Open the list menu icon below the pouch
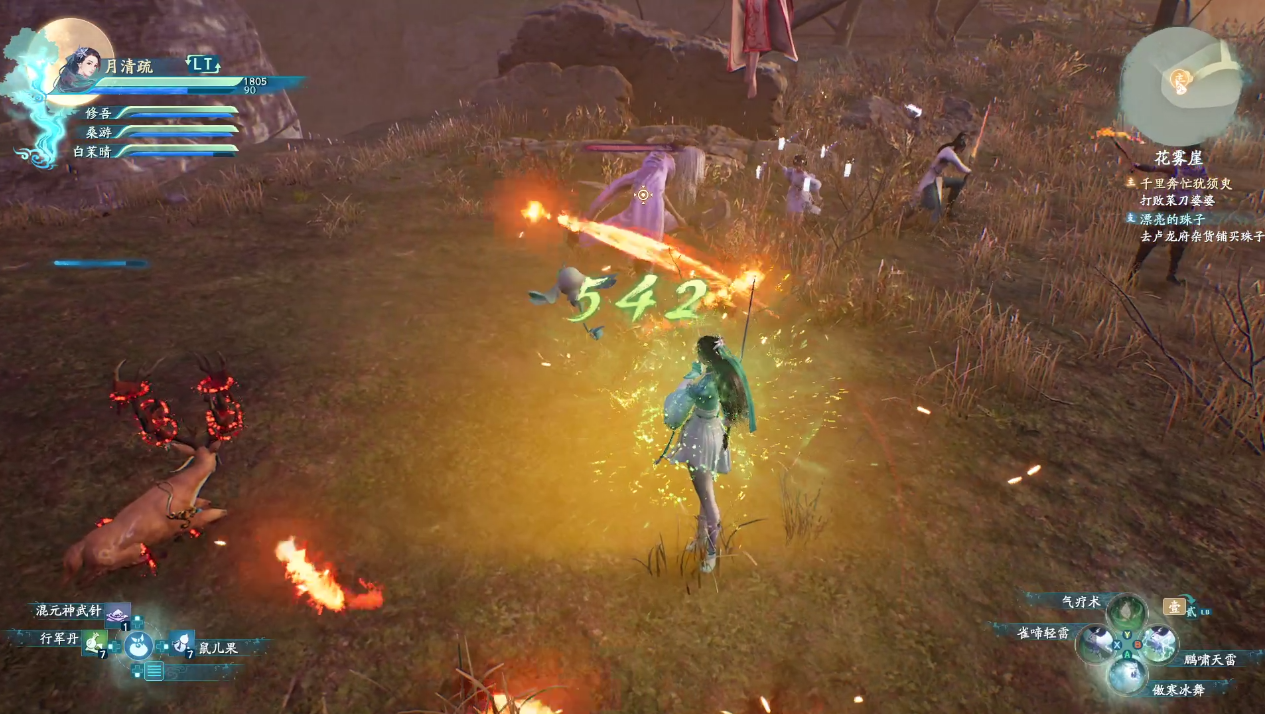The image size is (1265, 714). click(x=153, y=671)
